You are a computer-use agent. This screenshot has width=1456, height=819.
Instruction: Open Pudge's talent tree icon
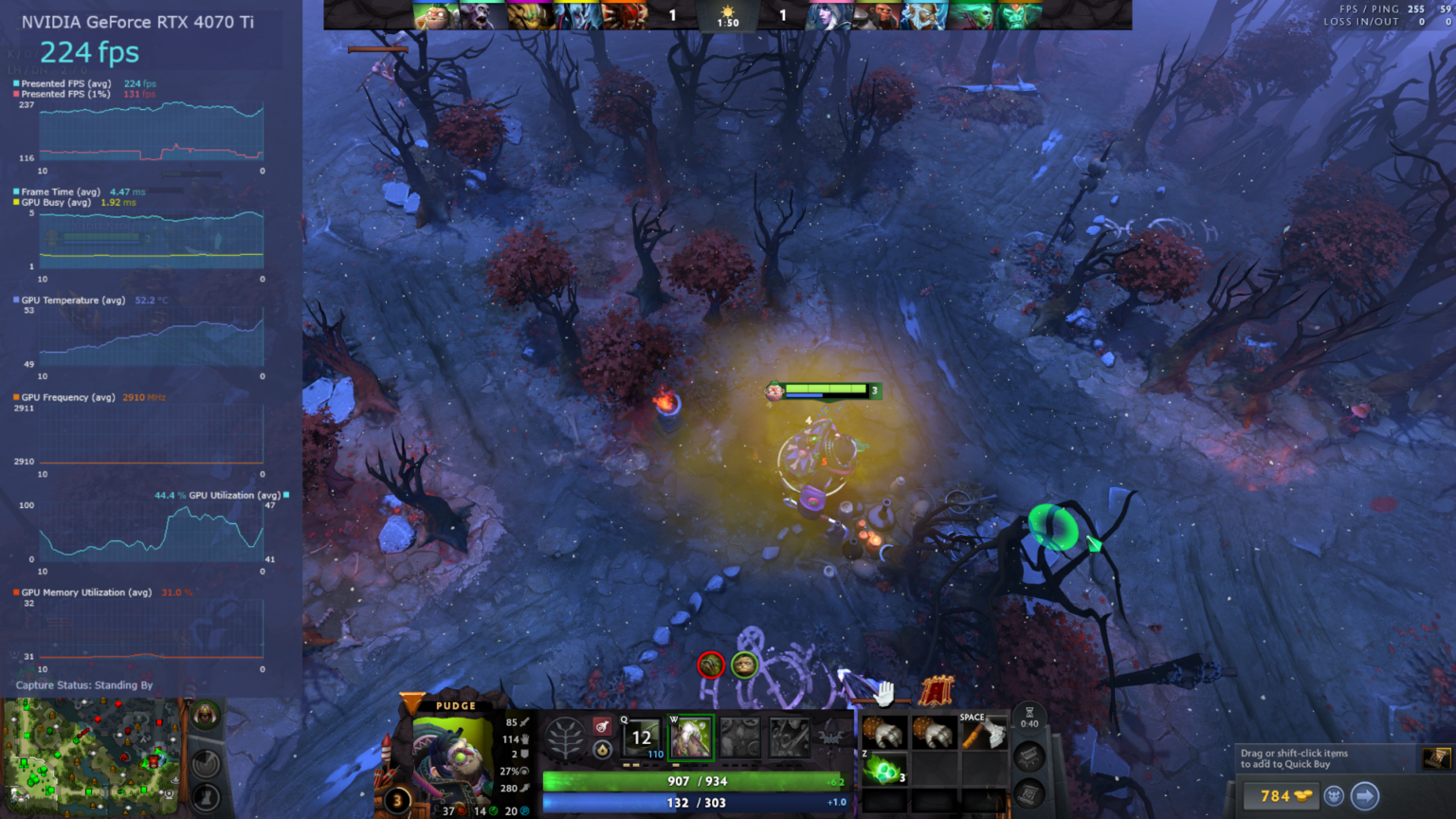pos(565,737)
